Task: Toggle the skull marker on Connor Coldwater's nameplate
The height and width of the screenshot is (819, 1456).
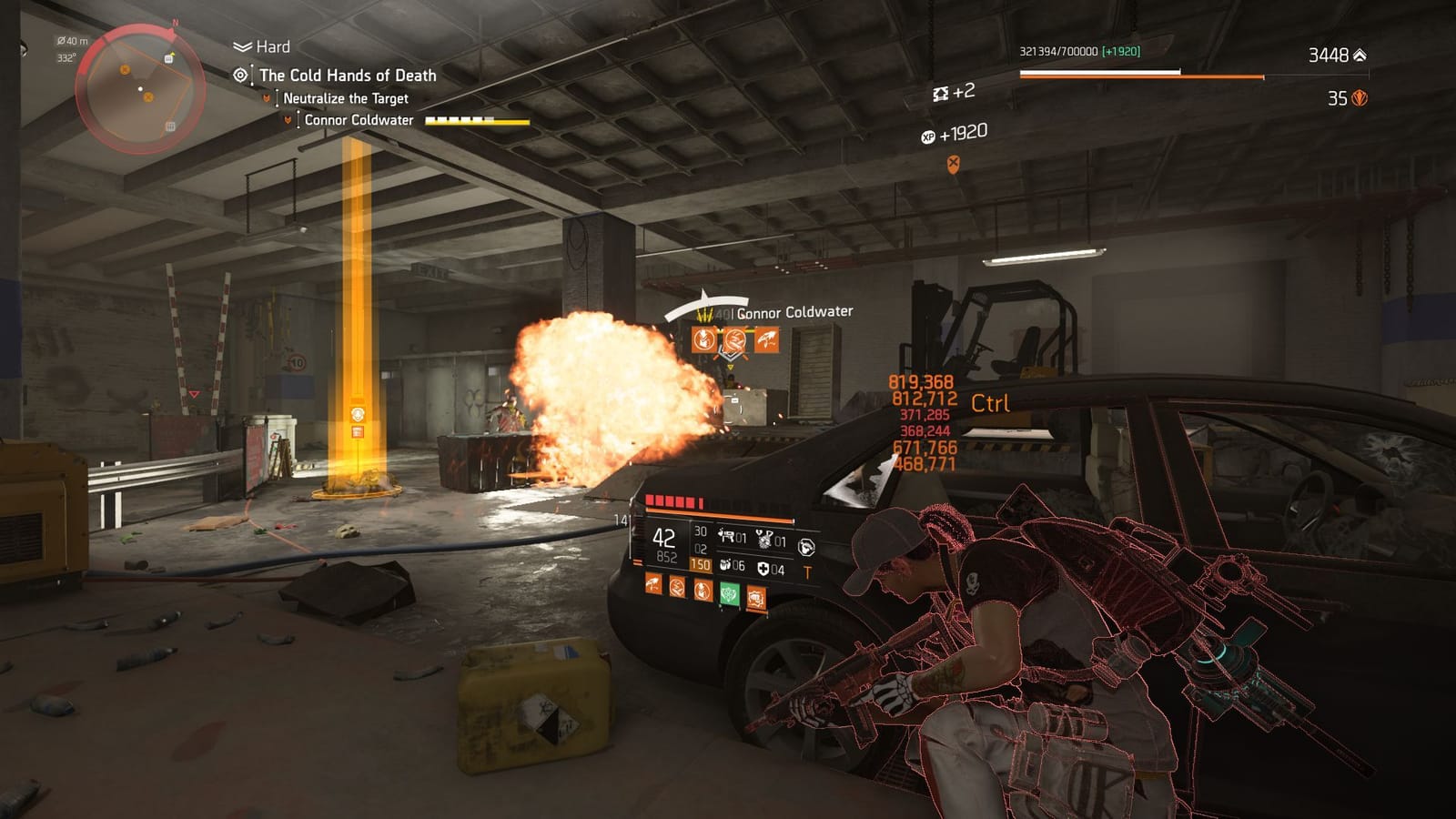Action: coord(705,314)
